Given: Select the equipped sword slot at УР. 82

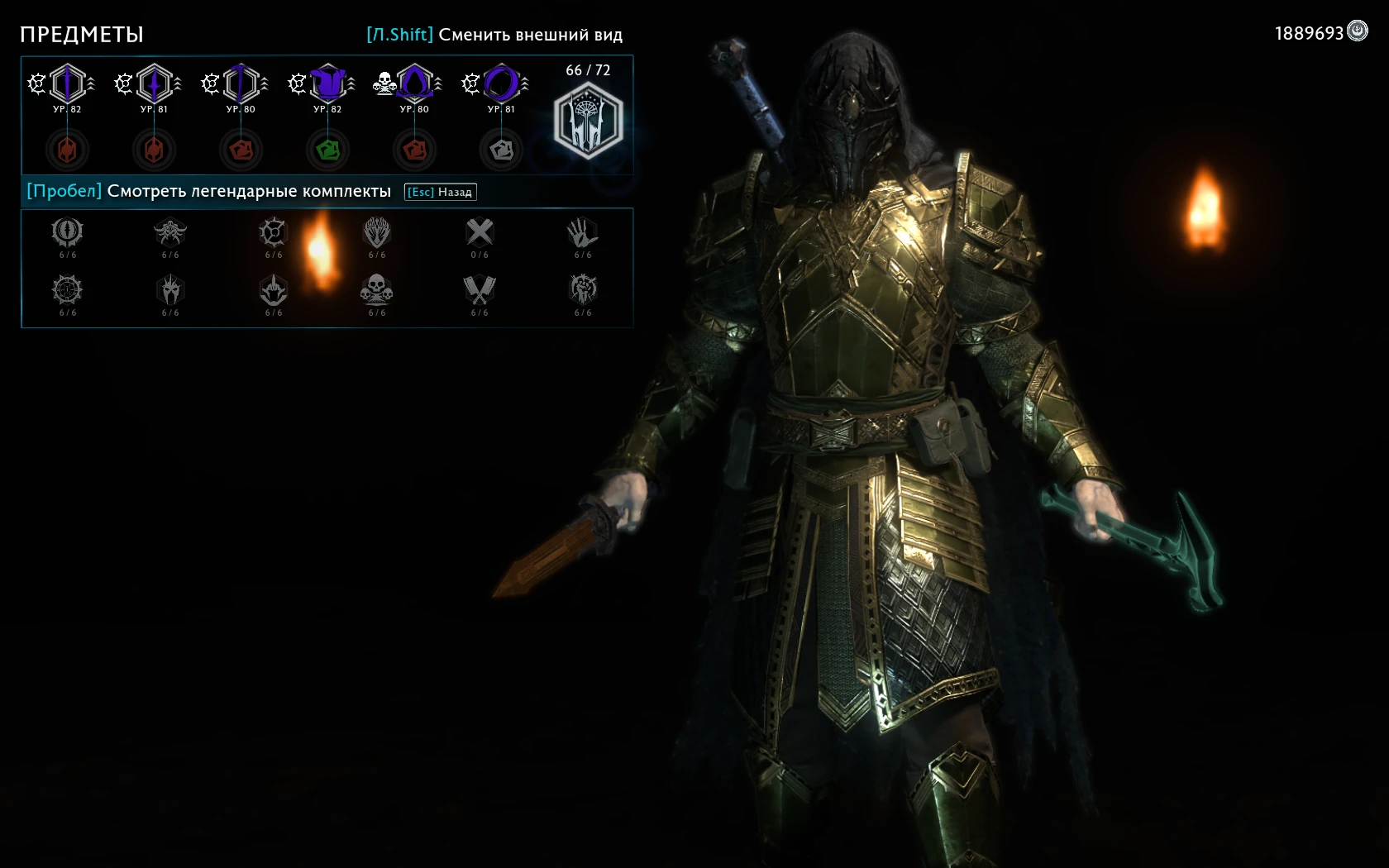Looking at the screenshot, I should [x=66, y=83].
